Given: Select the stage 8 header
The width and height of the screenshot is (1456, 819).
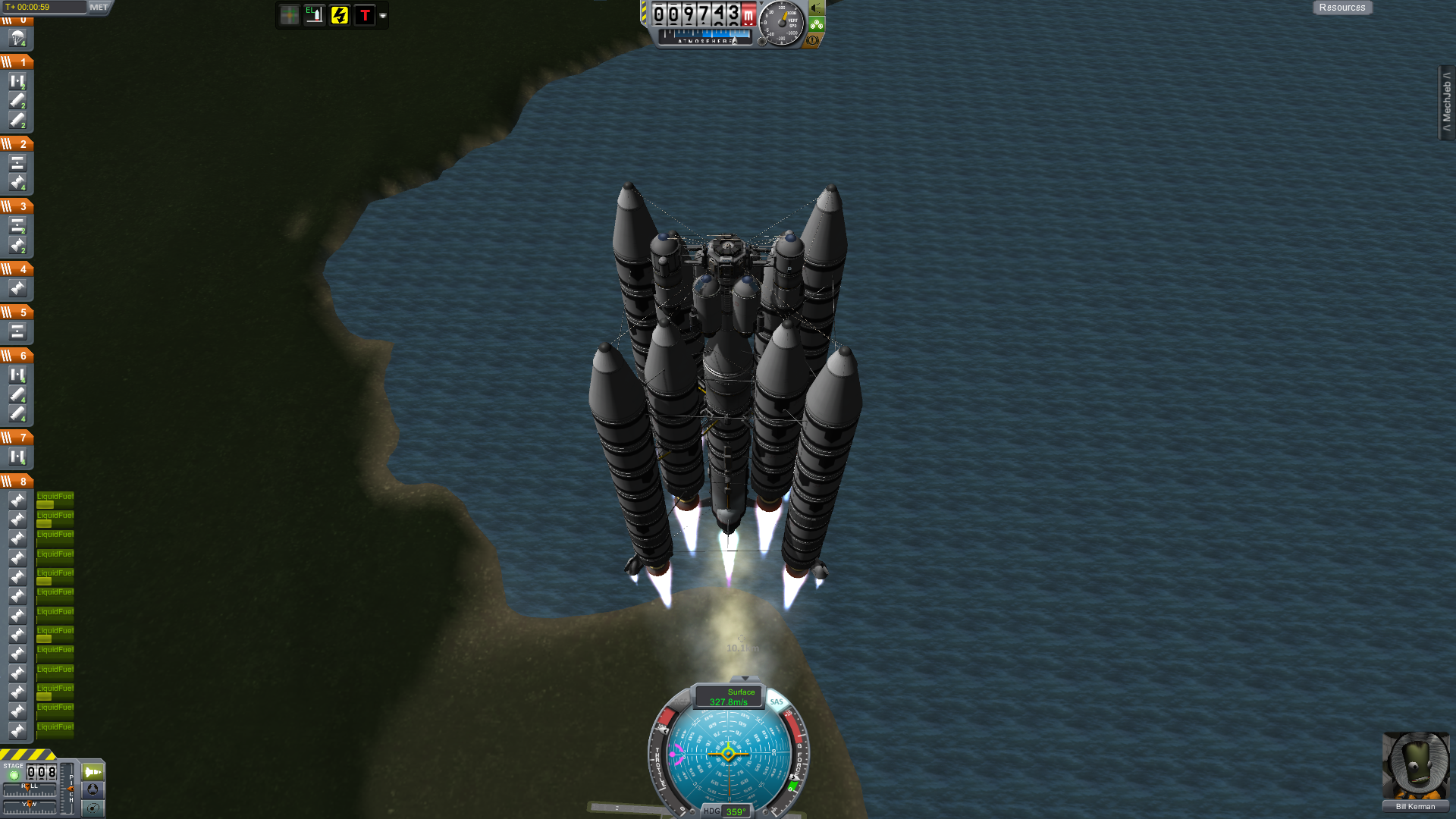Looking at the screenshot, I should [x=17, y=482].
